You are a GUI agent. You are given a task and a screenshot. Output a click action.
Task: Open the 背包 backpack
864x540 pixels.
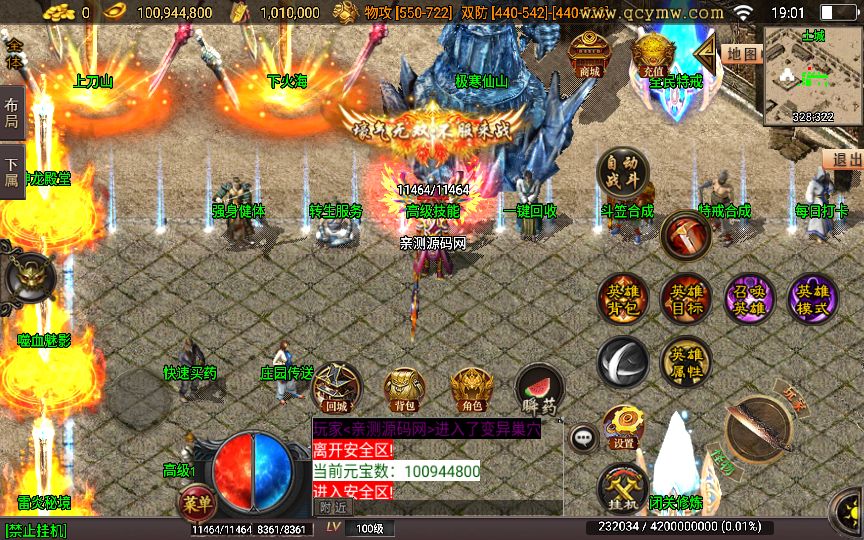click(x=404, y=389)
